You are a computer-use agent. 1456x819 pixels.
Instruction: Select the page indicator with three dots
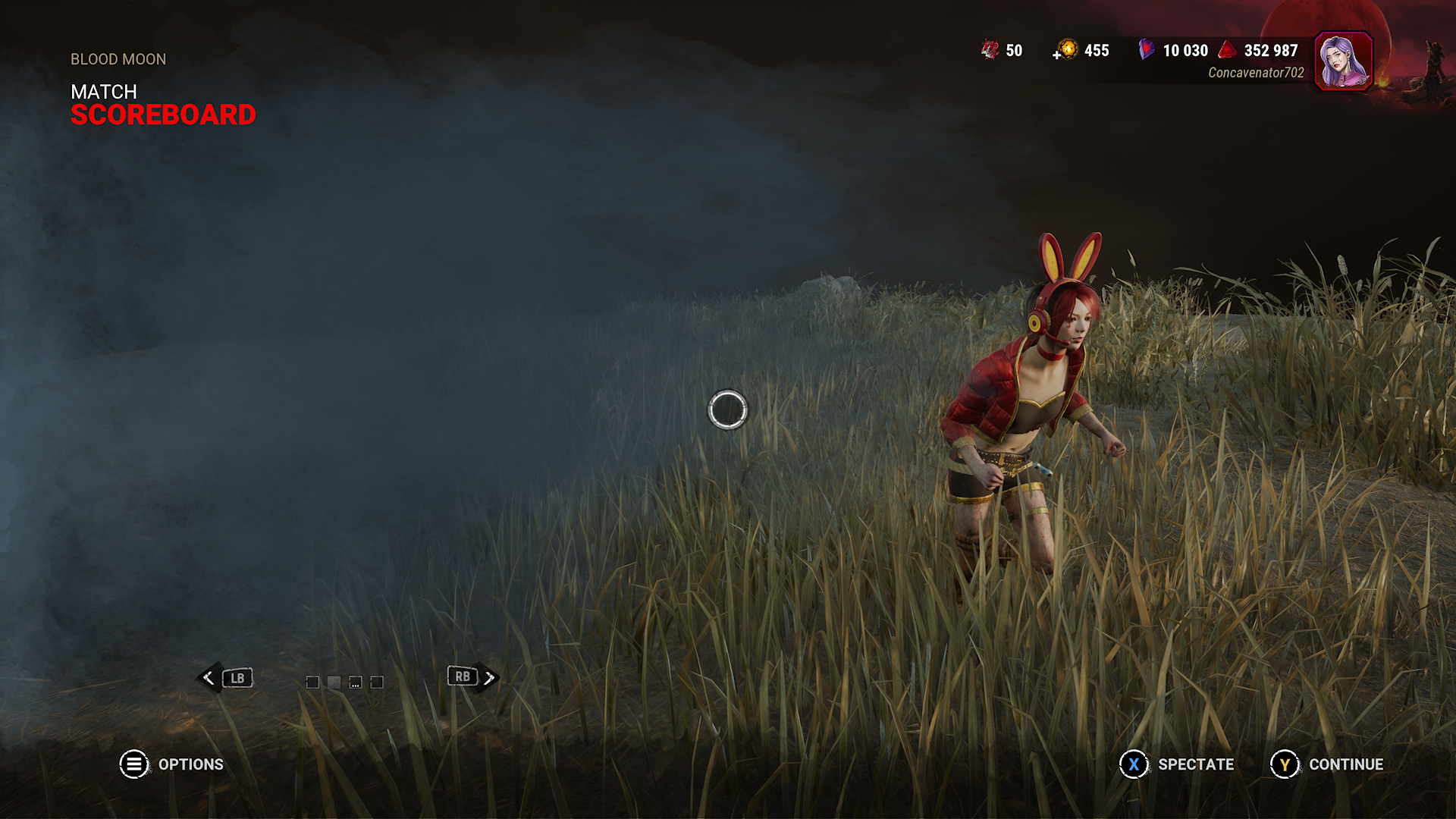point(355,682)
